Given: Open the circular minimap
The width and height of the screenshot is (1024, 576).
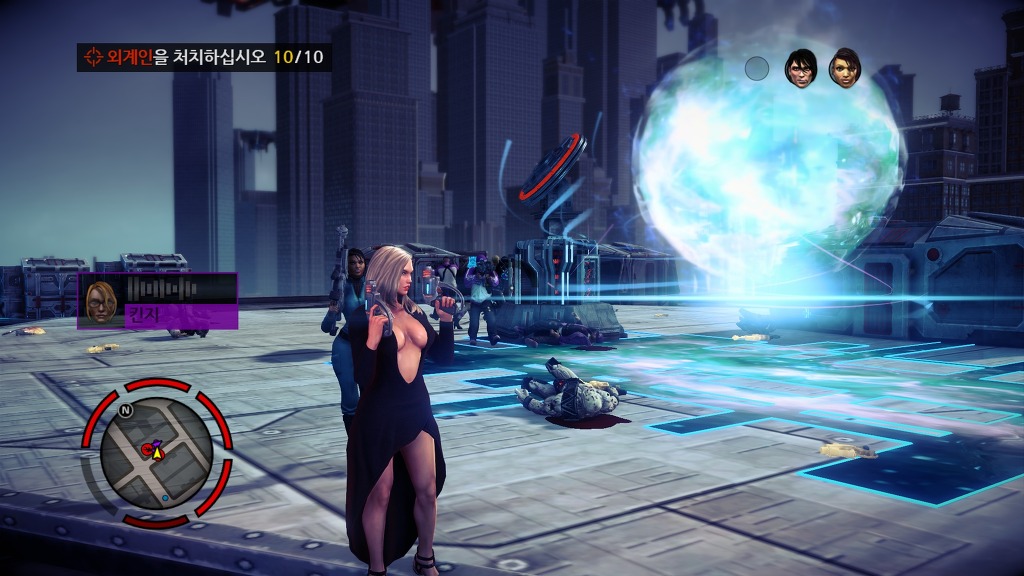Looking at the screenshot, I should pyautogui.click(x=157, y=453).
